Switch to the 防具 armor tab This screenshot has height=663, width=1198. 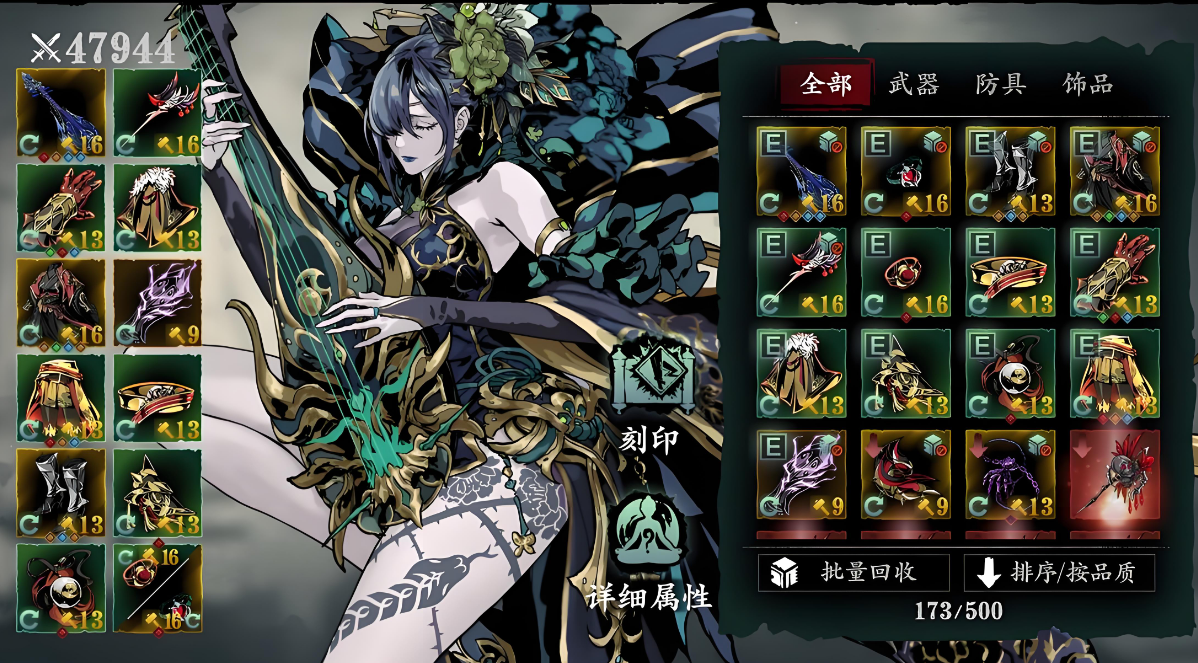pos(1000,84)
